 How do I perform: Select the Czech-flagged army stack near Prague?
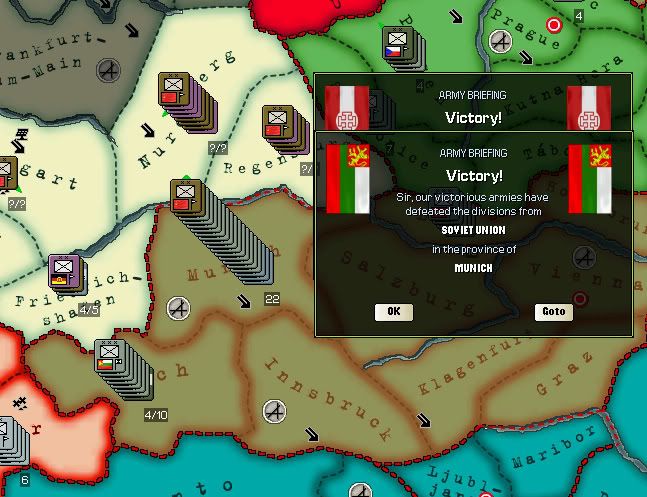coord(395,46)
